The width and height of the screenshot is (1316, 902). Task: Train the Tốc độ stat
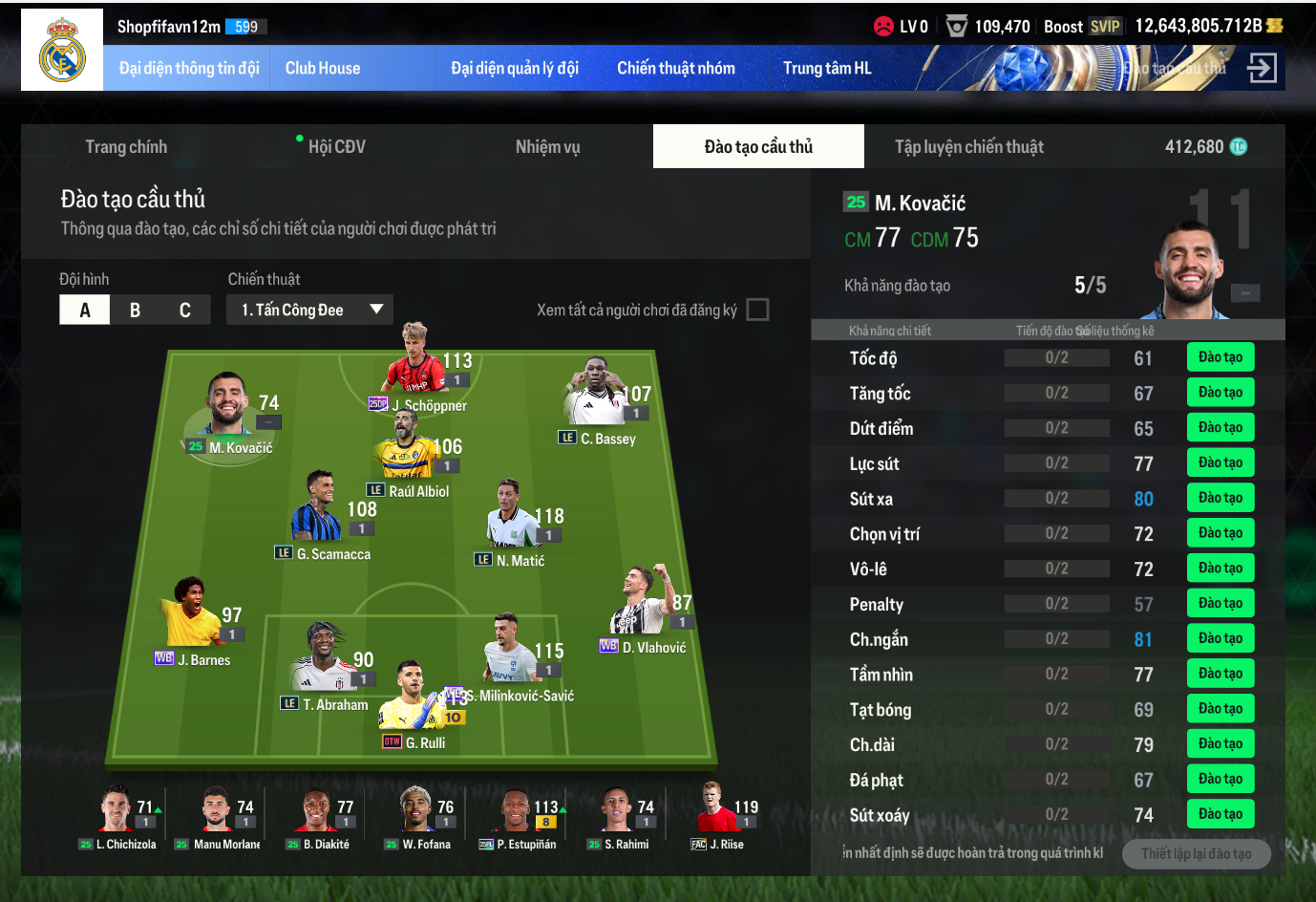(x=1220, y=357)
